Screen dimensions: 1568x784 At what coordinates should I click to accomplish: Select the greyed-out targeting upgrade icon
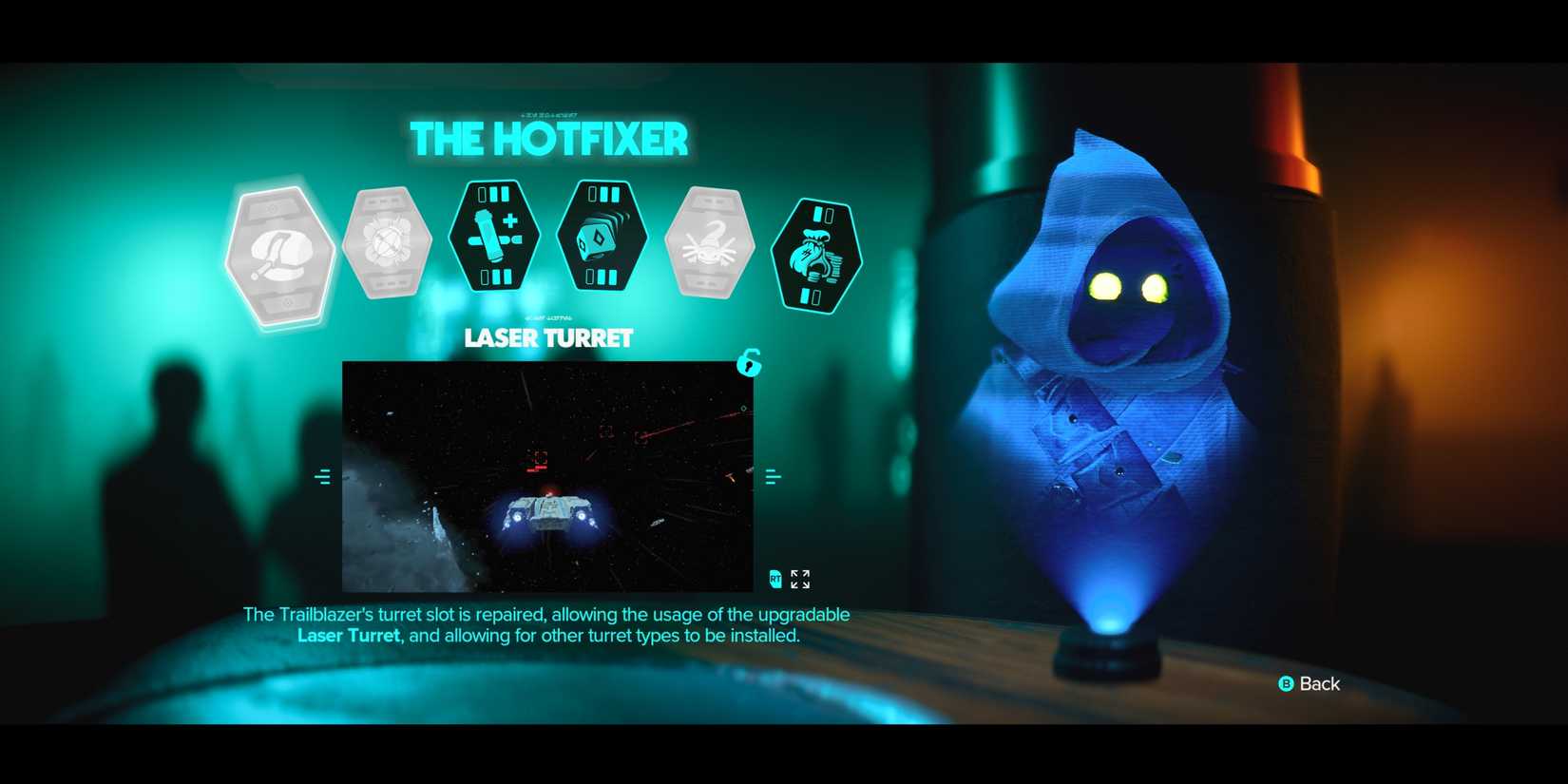click(388, 240)
